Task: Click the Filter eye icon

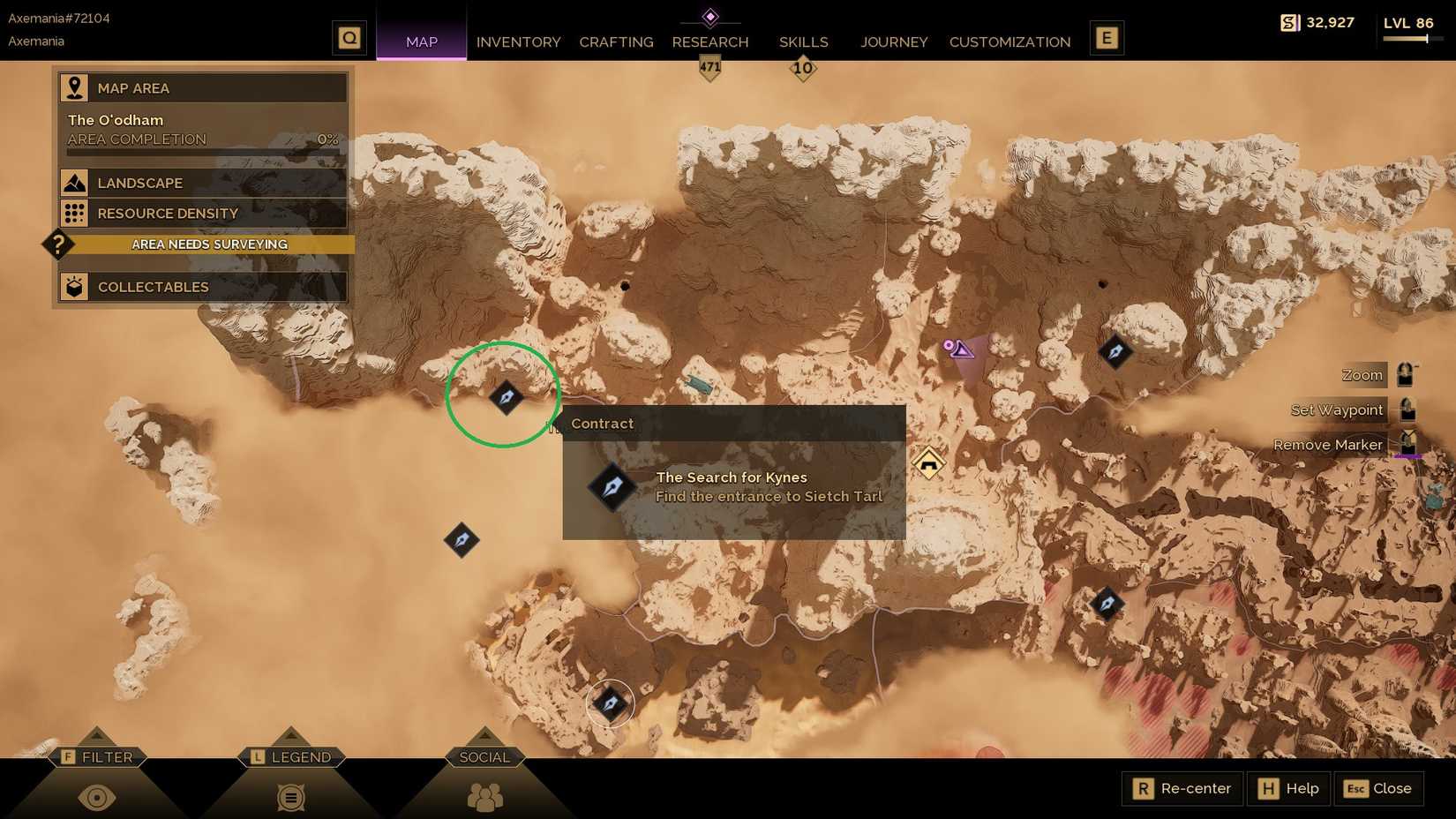Action: click(97, 797)
